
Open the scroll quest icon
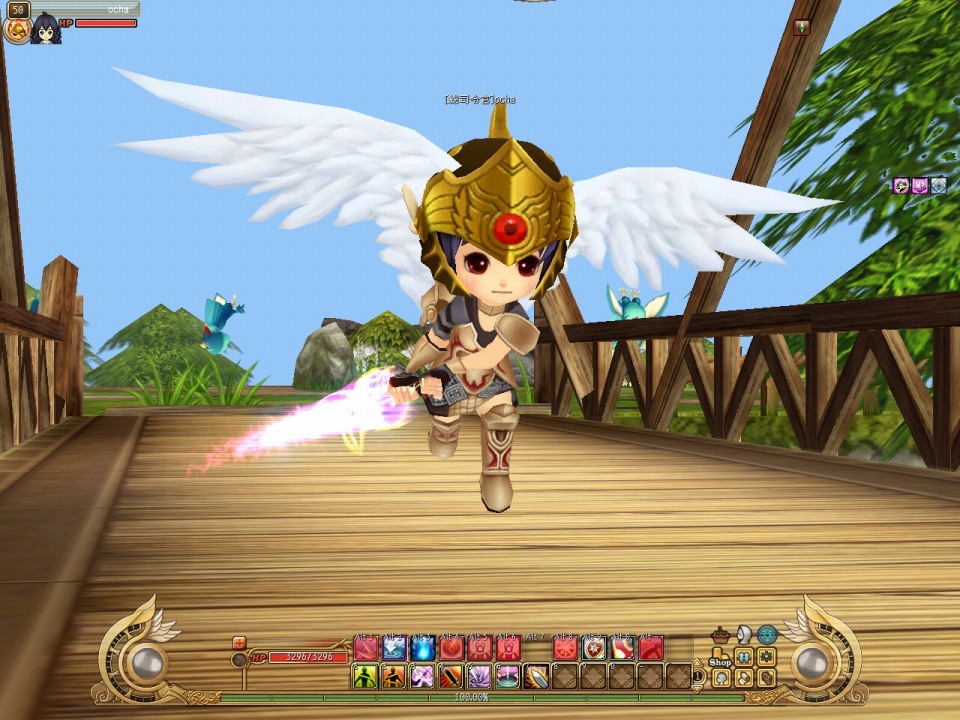[744, 677]
